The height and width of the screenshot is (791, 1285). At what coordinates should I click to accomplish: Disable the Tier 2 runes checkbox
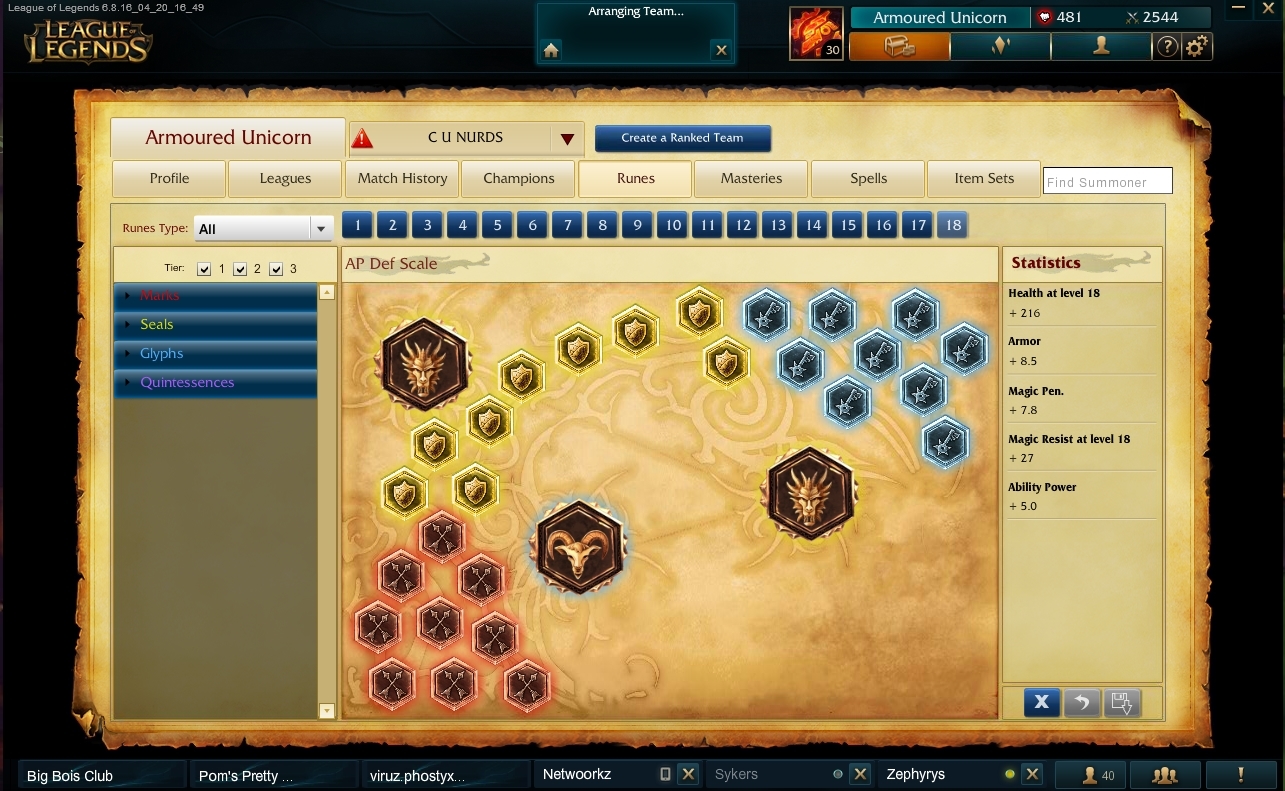click(240, 268)
